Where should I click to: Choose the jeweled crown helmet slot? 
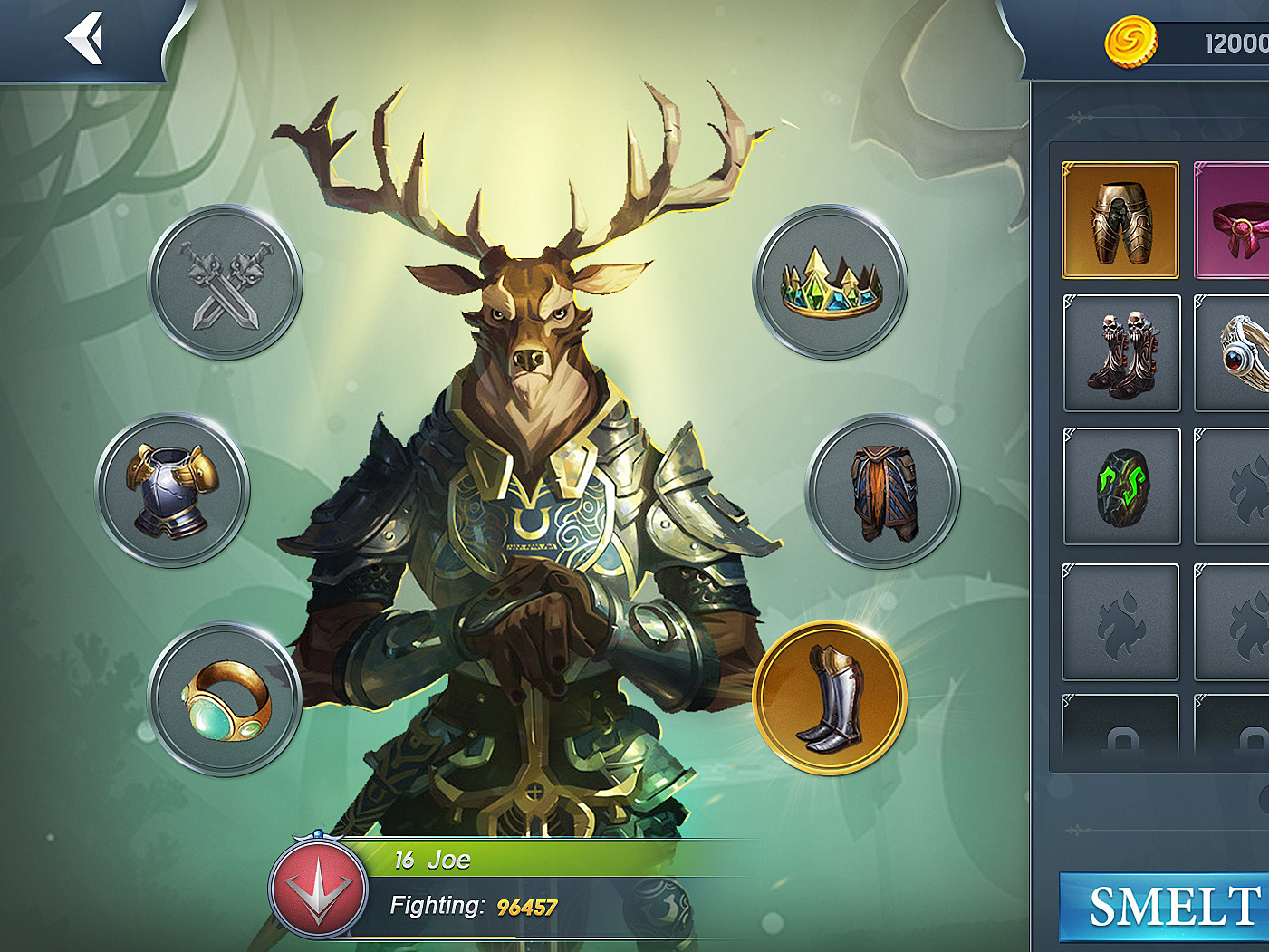pos(831,283)
